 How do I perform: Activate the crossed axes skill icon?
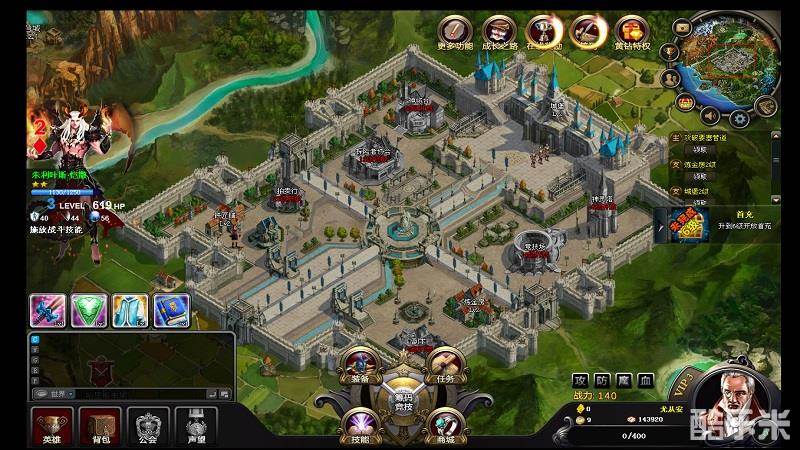46,310
